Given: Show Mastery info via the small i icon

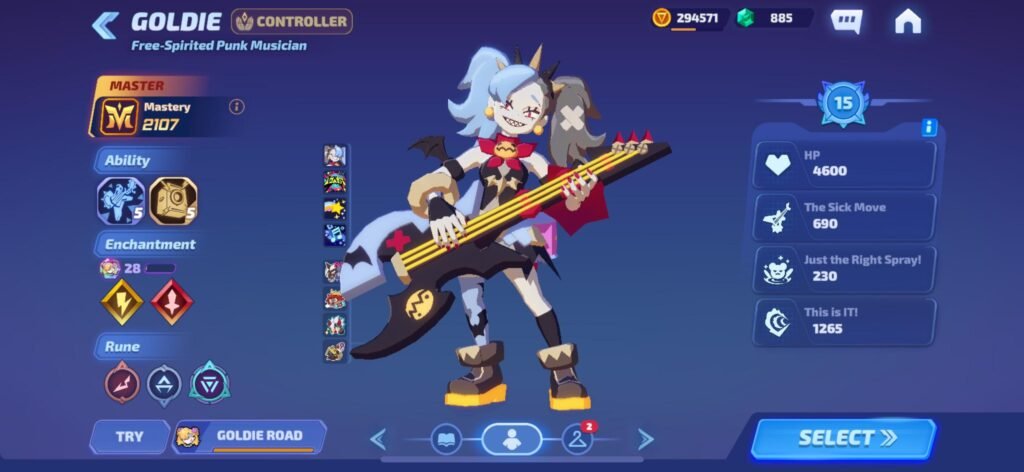Looking at the screenshot, I should tap(237, 107).
